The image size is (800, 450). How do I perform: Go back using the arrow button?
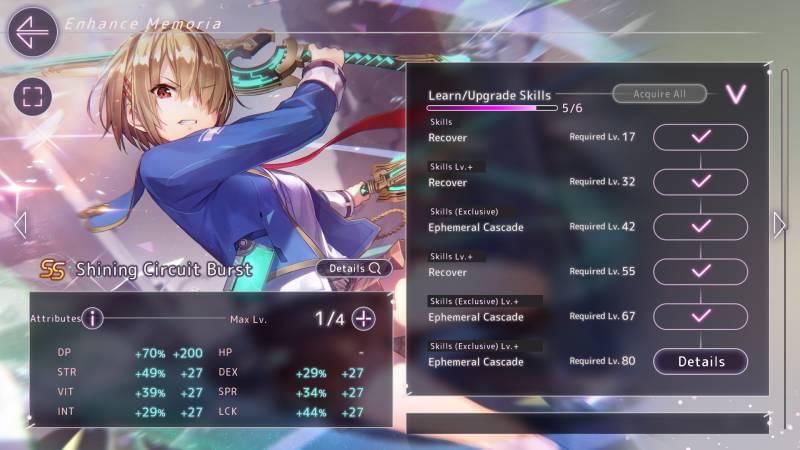tap(32, 31)
